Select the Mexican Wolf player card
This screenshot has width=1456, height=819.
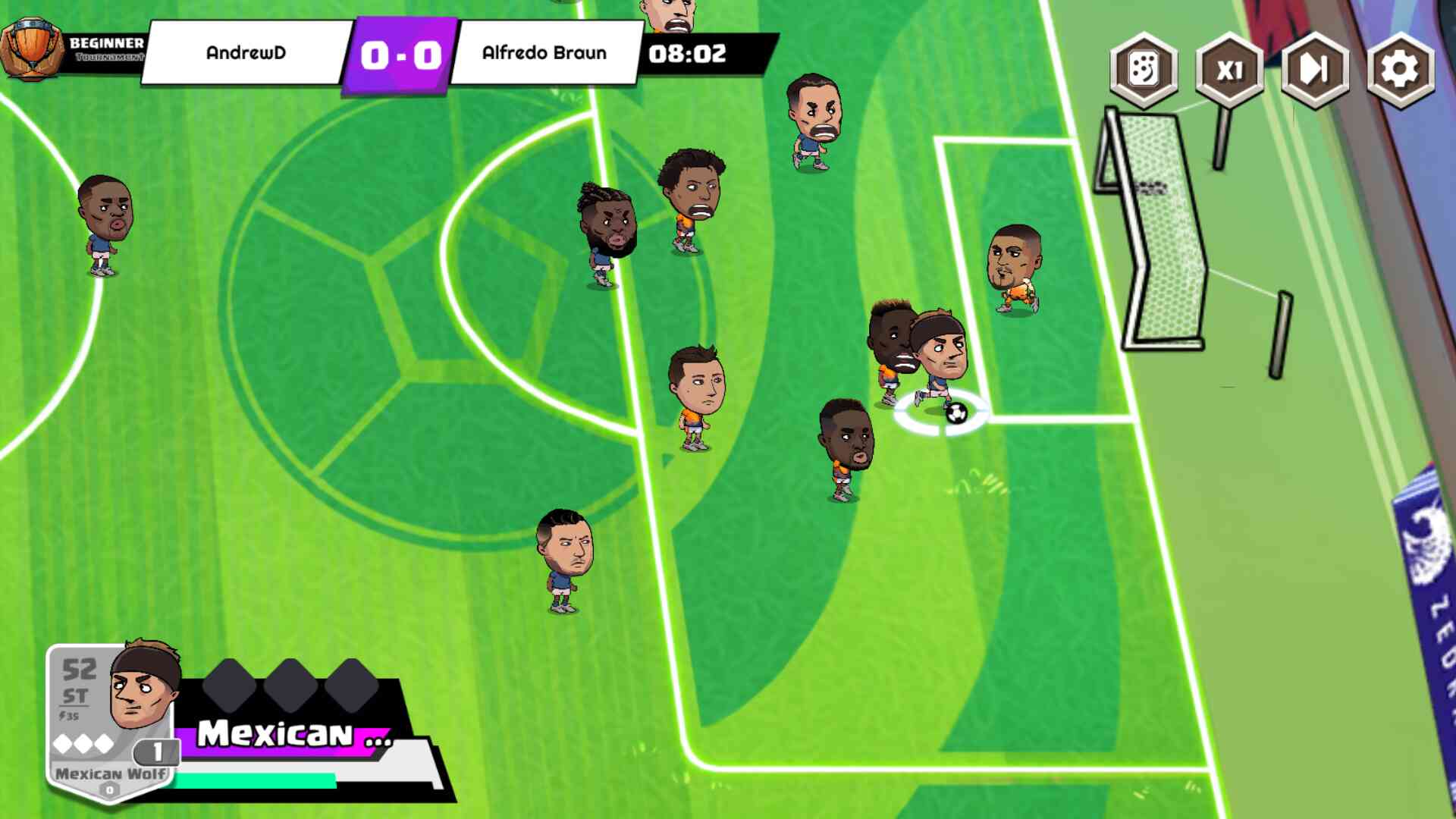114,720
